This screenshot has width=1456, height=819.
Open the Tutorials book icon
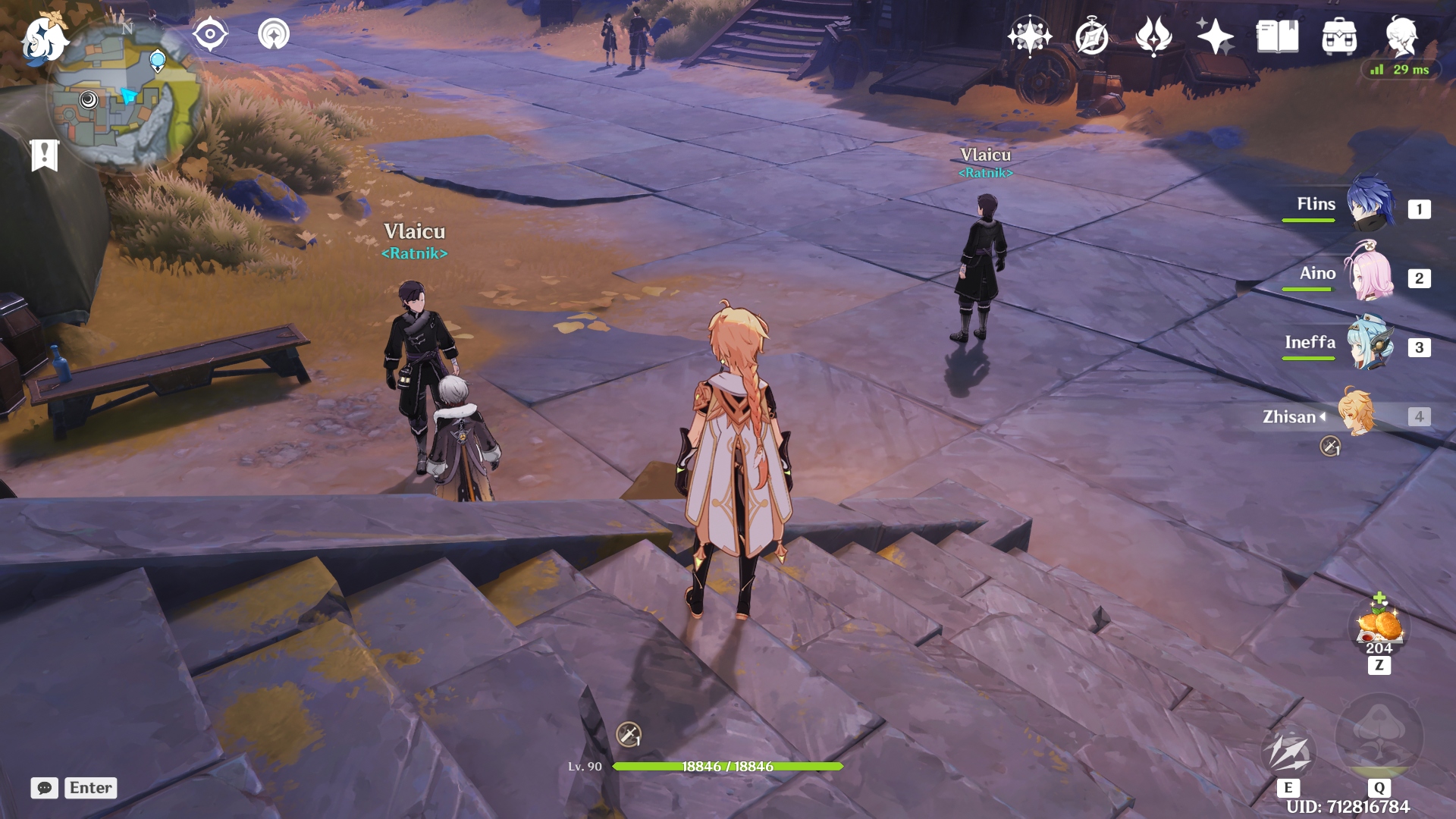click(x=1277, y=36)
